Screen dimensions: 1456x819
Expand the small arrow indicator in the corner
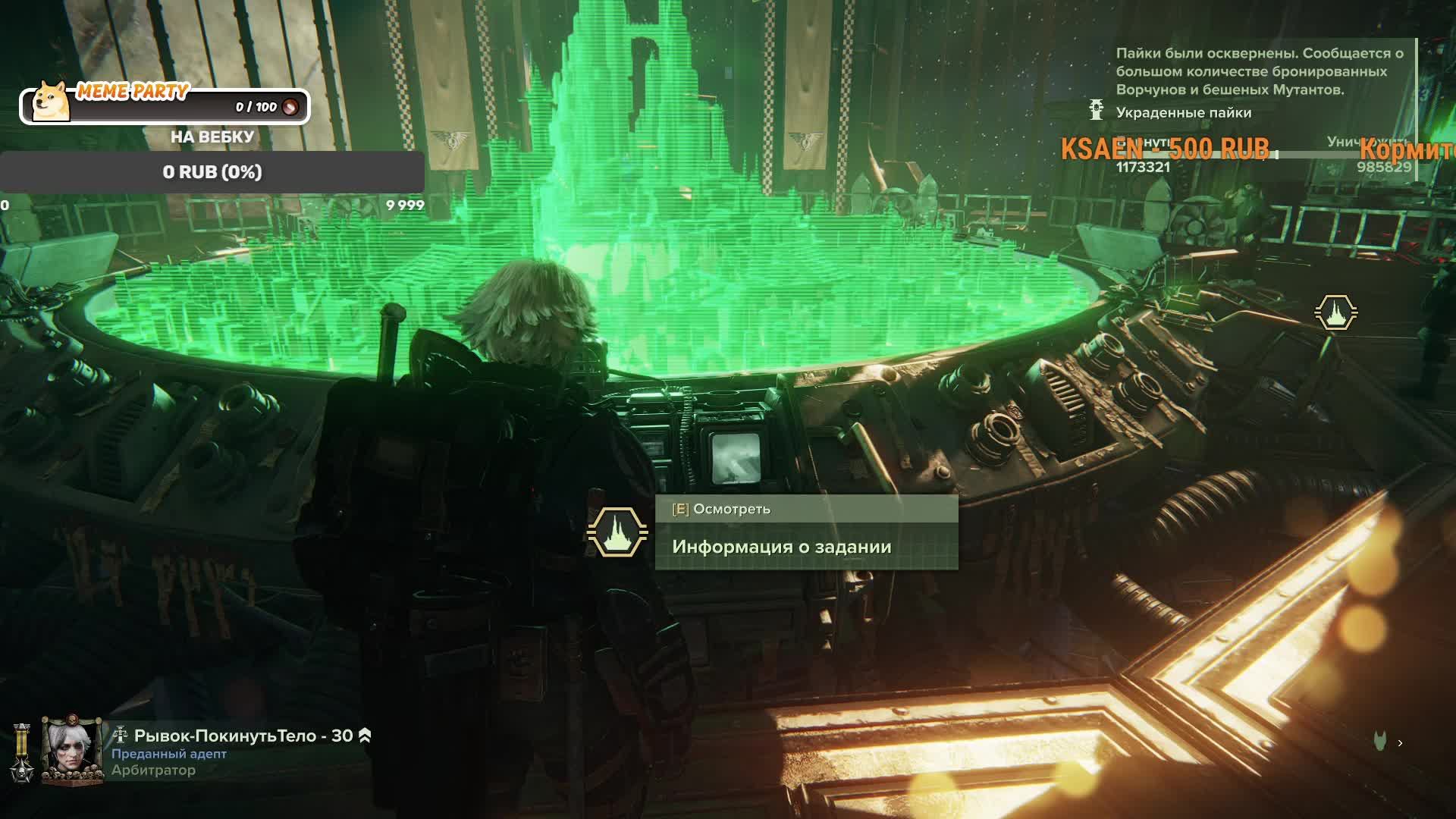point(1400,743)
